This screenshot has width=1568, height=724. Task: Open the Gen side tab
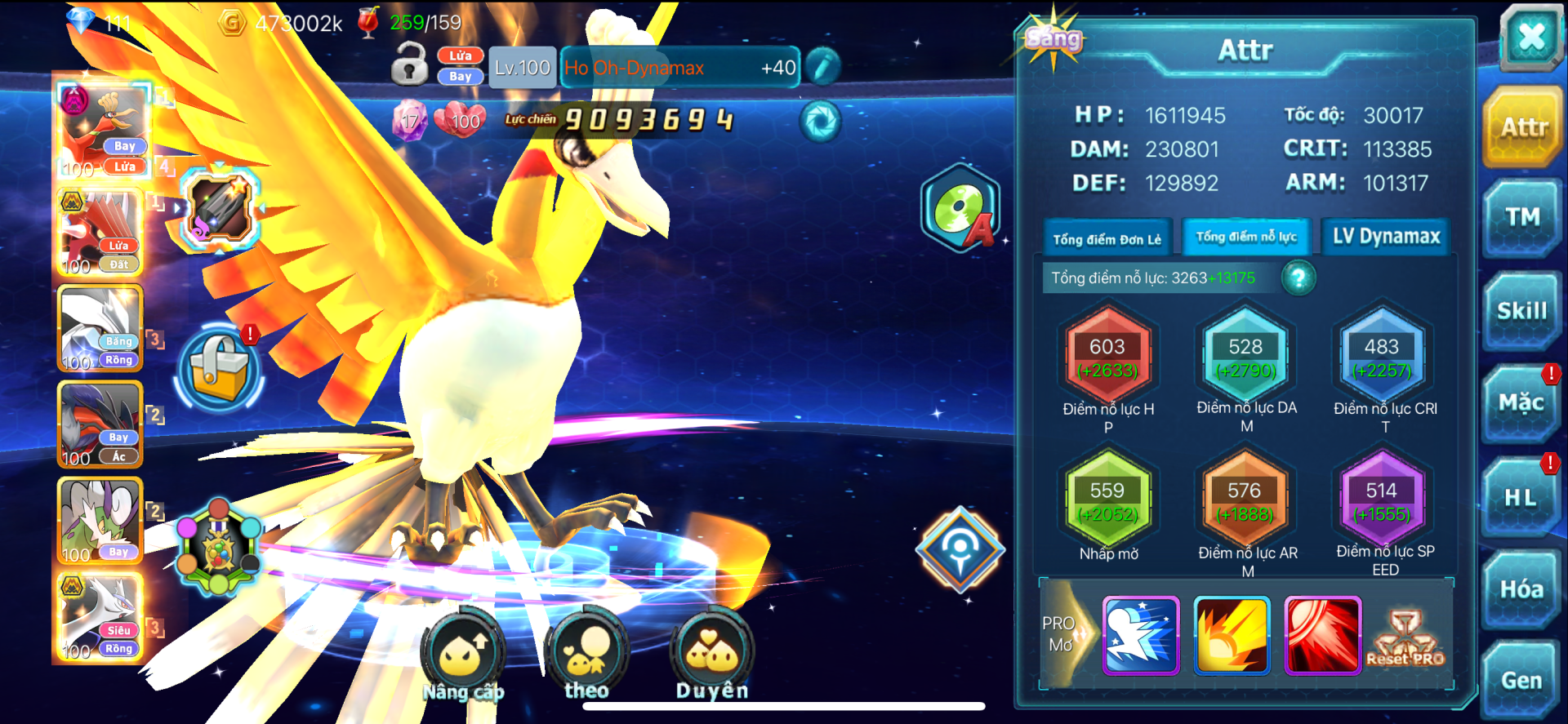[x=1521, y=680]
